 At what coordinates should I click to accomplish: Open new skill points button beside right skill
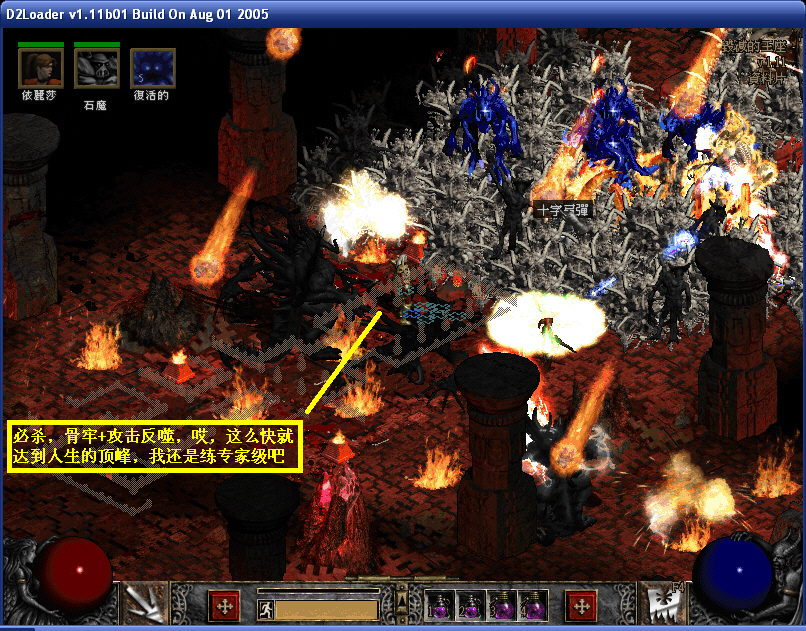click(x=581, y=606)
